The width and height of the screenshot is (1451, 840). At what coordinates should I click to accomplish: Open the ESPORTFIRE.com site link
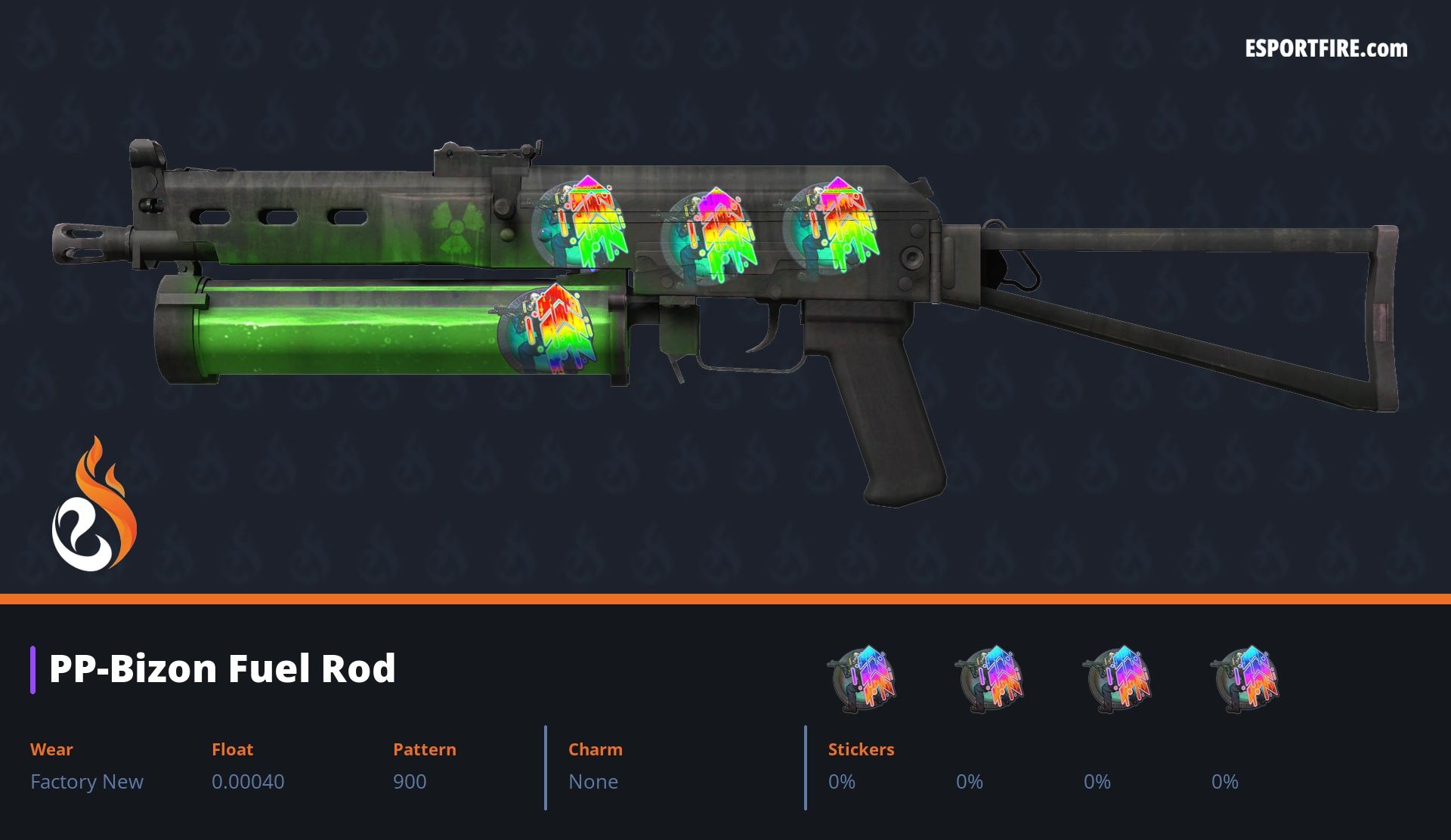point(1326,49)
